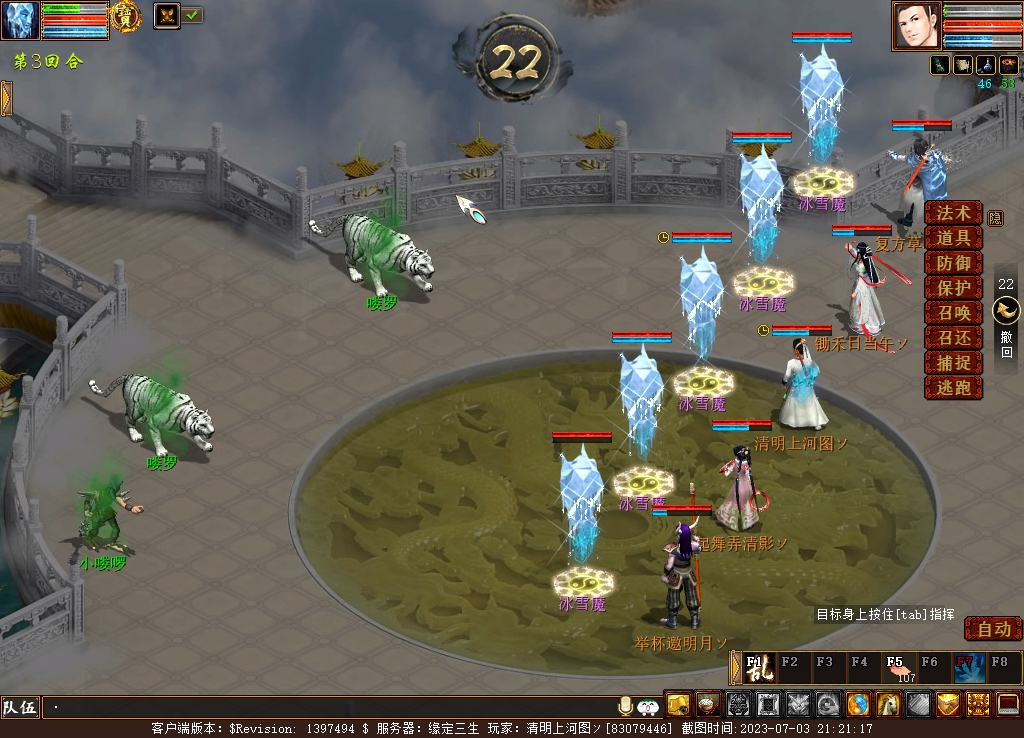1024x738 pixels.
Task: Enable 自动 auto-battle
Action: coord(993,629)
